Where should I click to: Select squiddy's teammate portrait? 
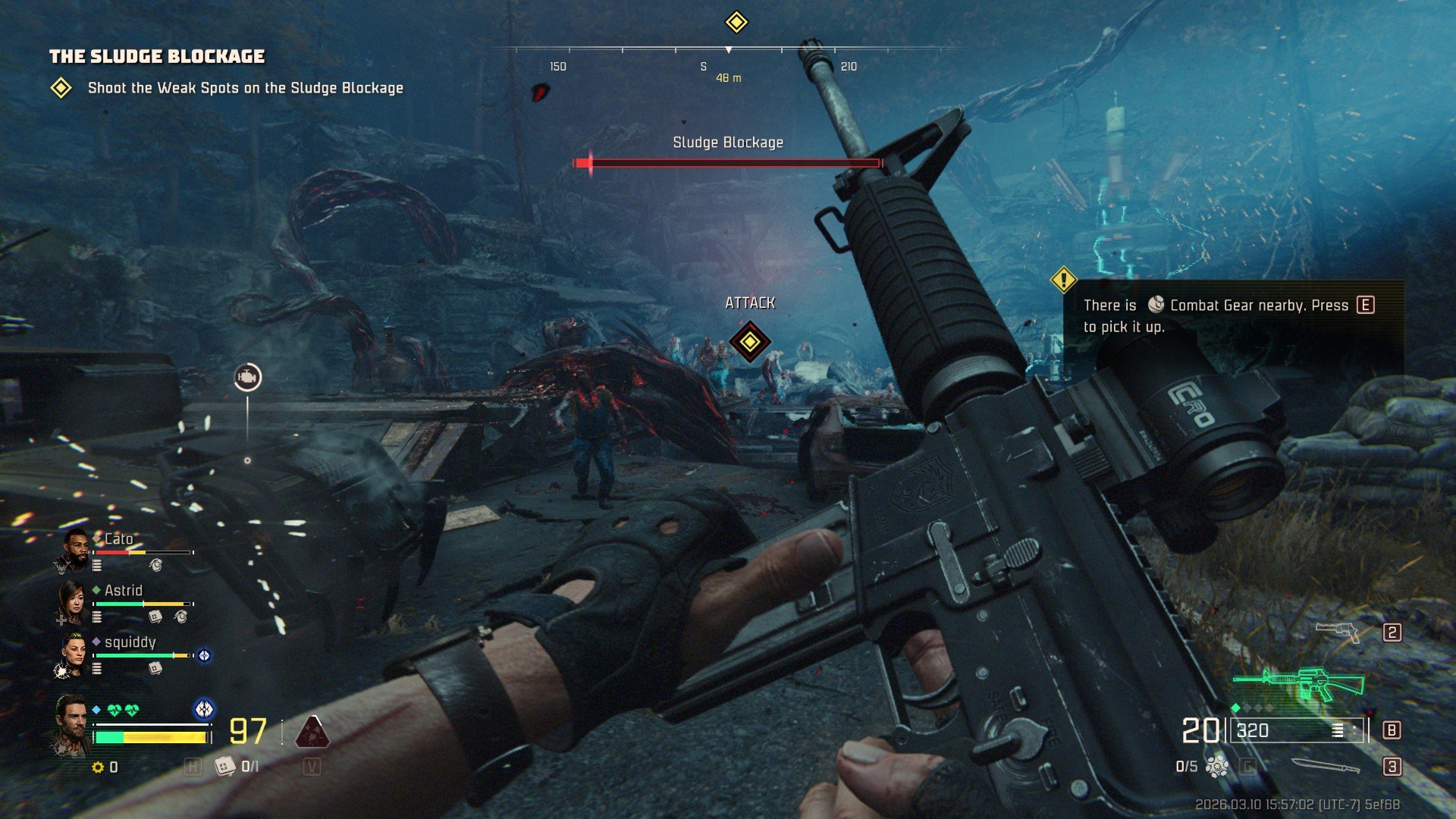pos(74,654)
